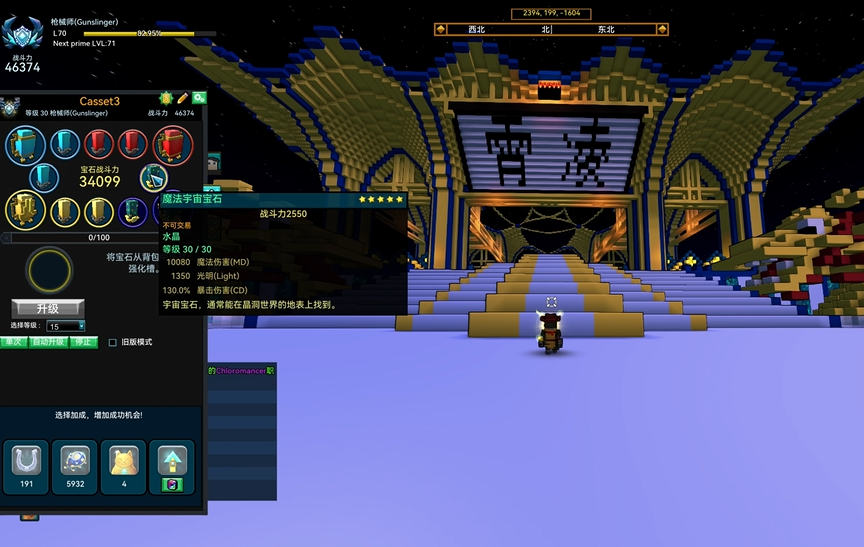Click the 单次 single upgrade button
The width and height of the screenshot is (864, 547).
pyautogui.click(x=13, y=342)
